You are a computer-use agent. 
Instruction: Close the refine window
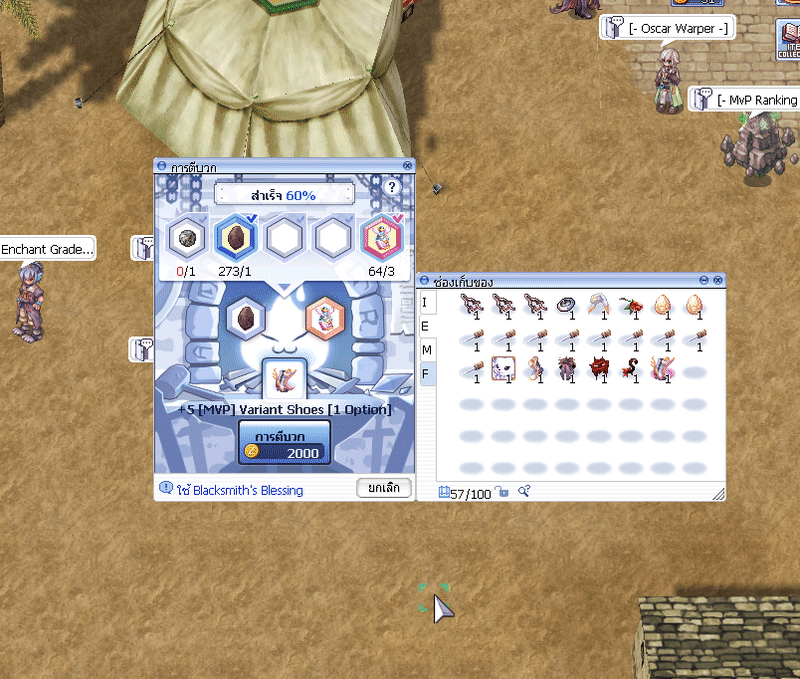[x=408, y=166]
